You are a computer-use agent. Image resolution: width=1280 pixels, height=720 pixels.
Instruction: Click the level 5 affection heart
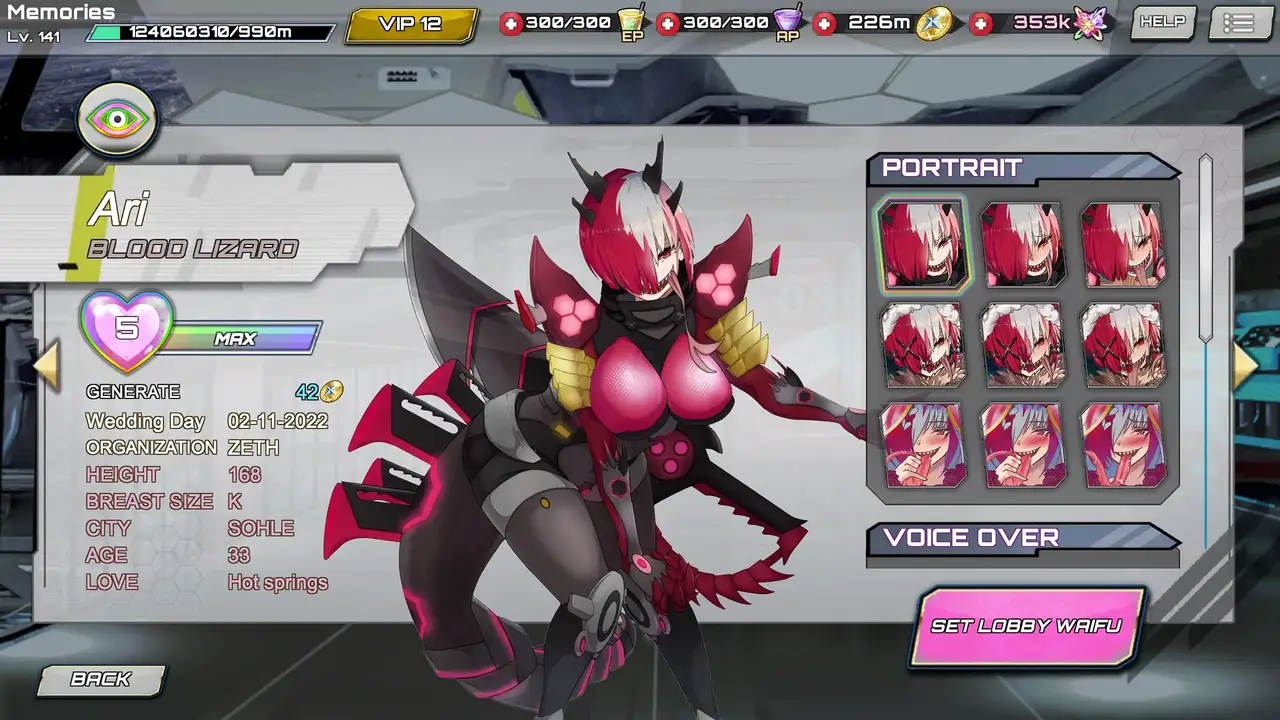127,330
